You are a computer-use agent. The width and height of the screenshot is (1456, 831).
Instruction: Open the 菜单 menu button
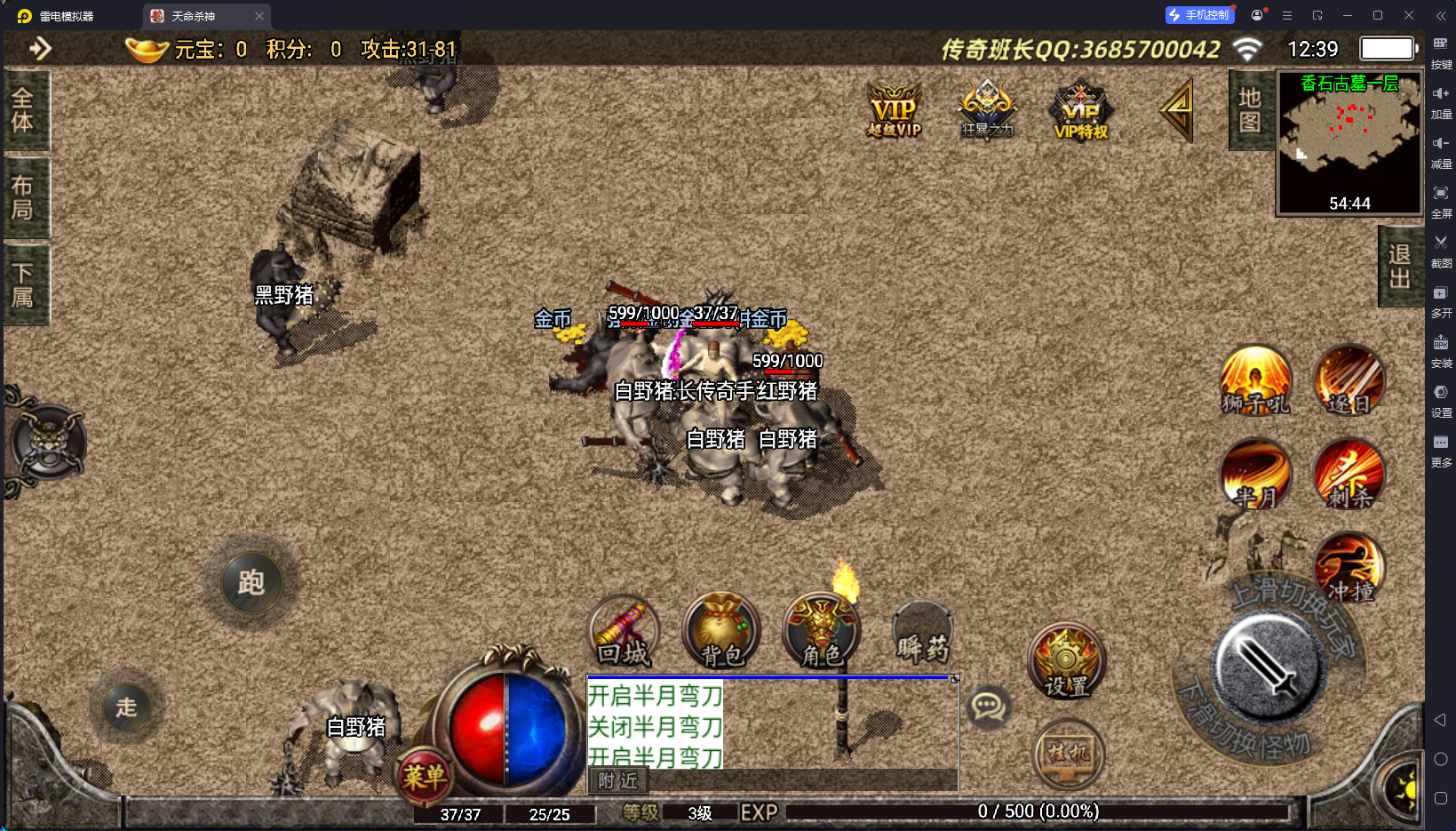click(x=424, y=776)
